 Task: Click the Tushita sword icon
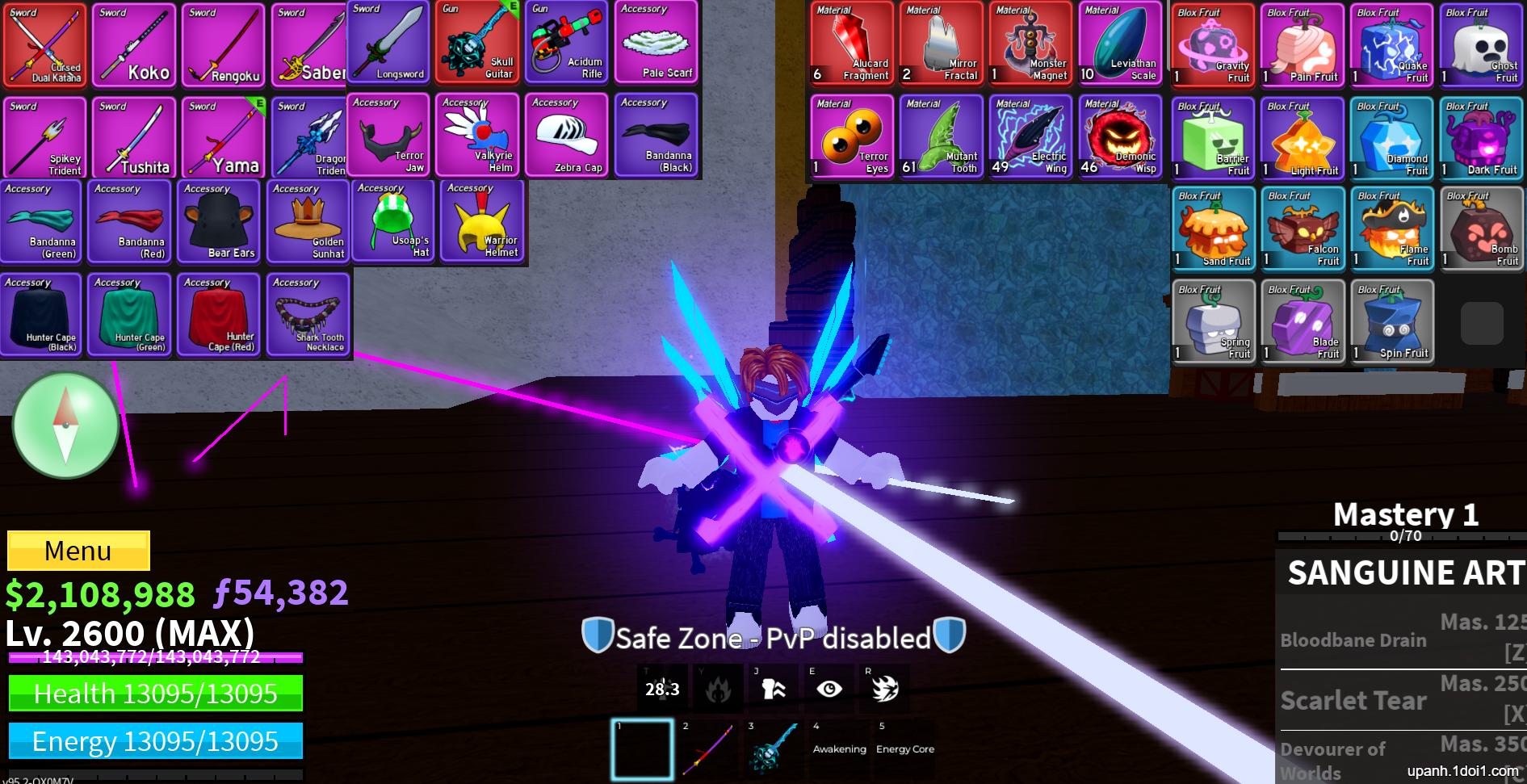click(x=134, y=137)
